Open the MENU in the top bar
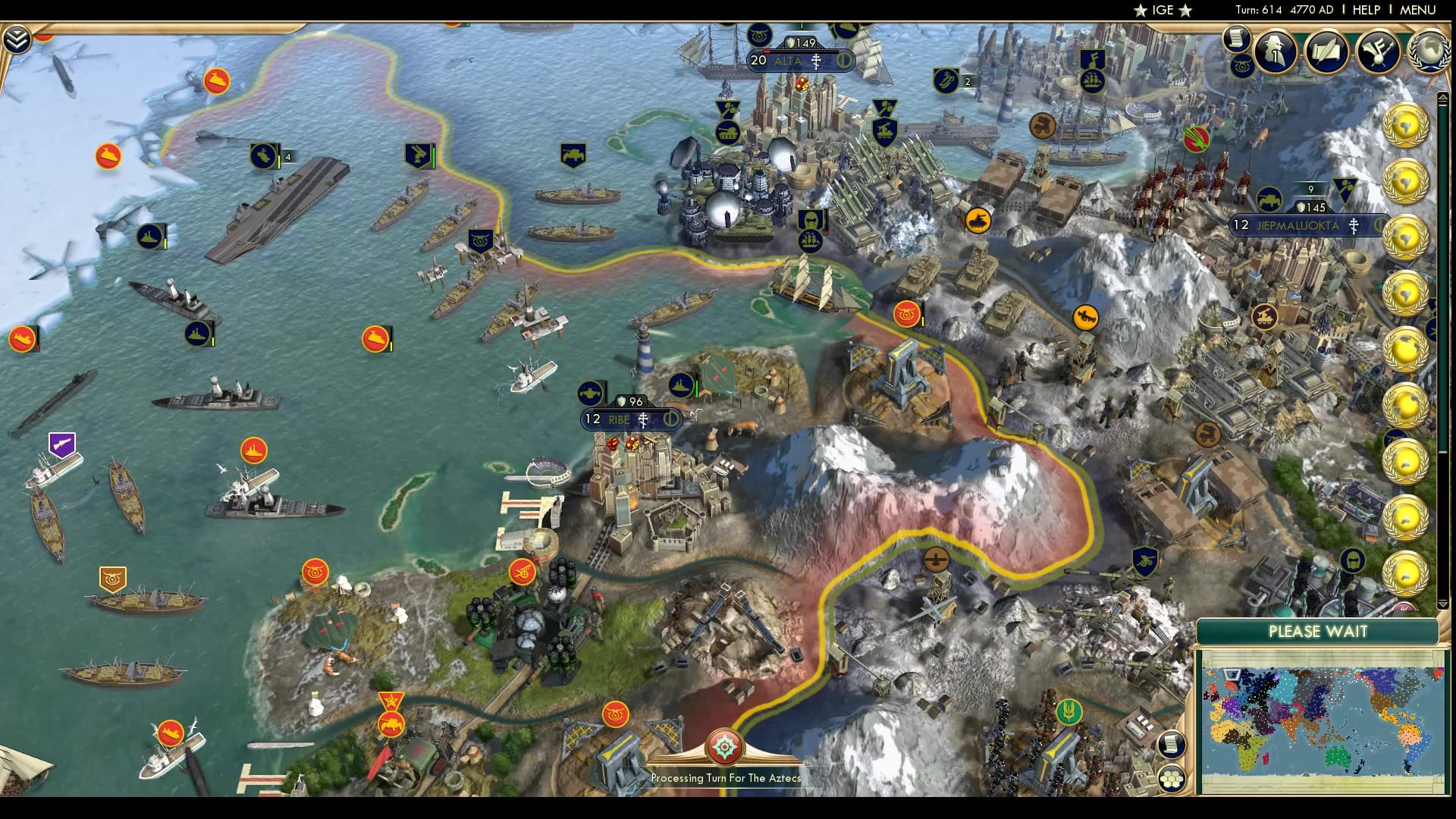This screenshot has width=1456, height=819. pos(1417,10)
